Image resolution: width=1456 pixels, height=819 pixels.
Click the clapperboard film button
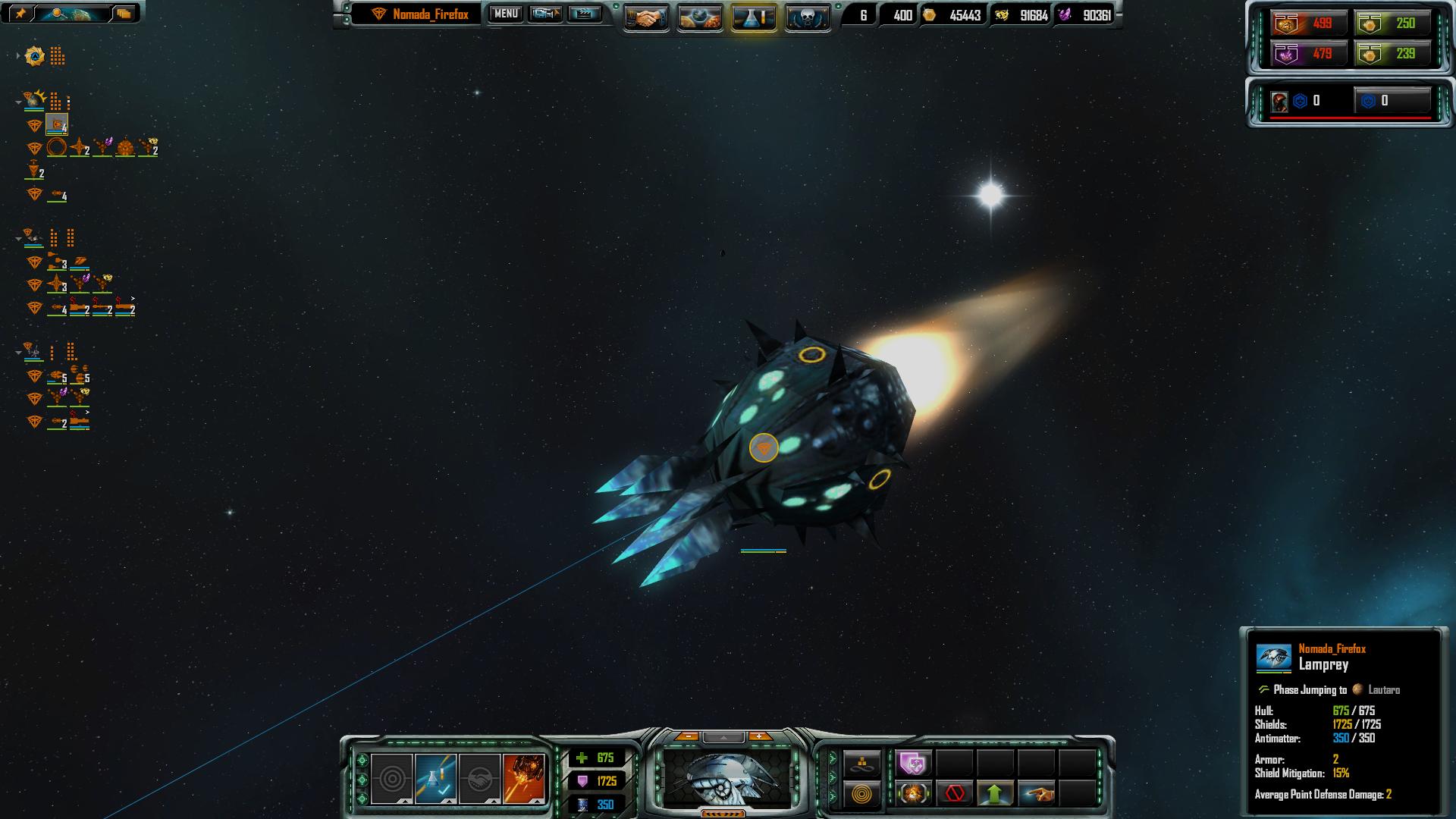point(584,14)
